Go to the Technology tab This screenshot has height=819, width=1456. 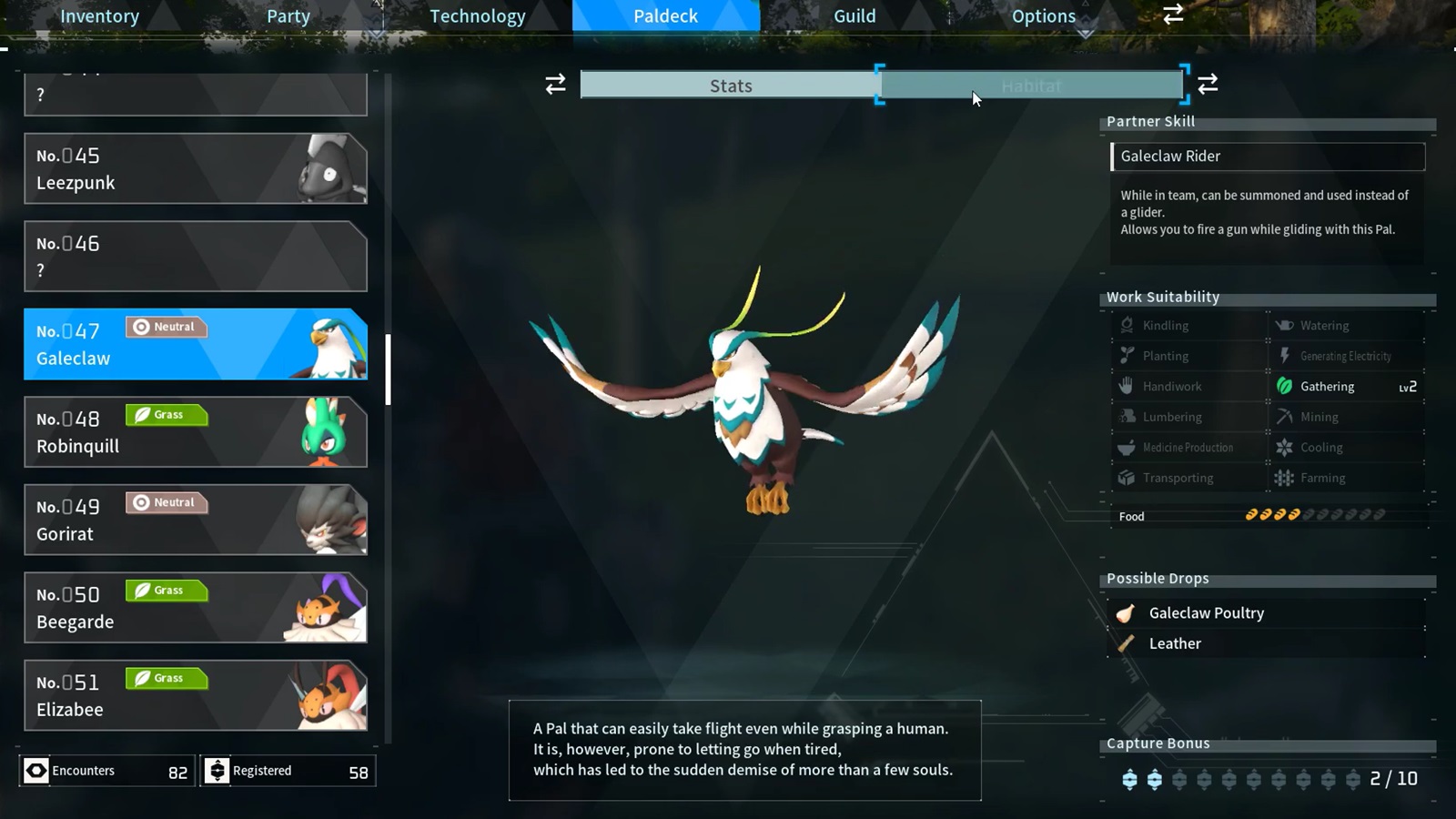pos(477,16)
